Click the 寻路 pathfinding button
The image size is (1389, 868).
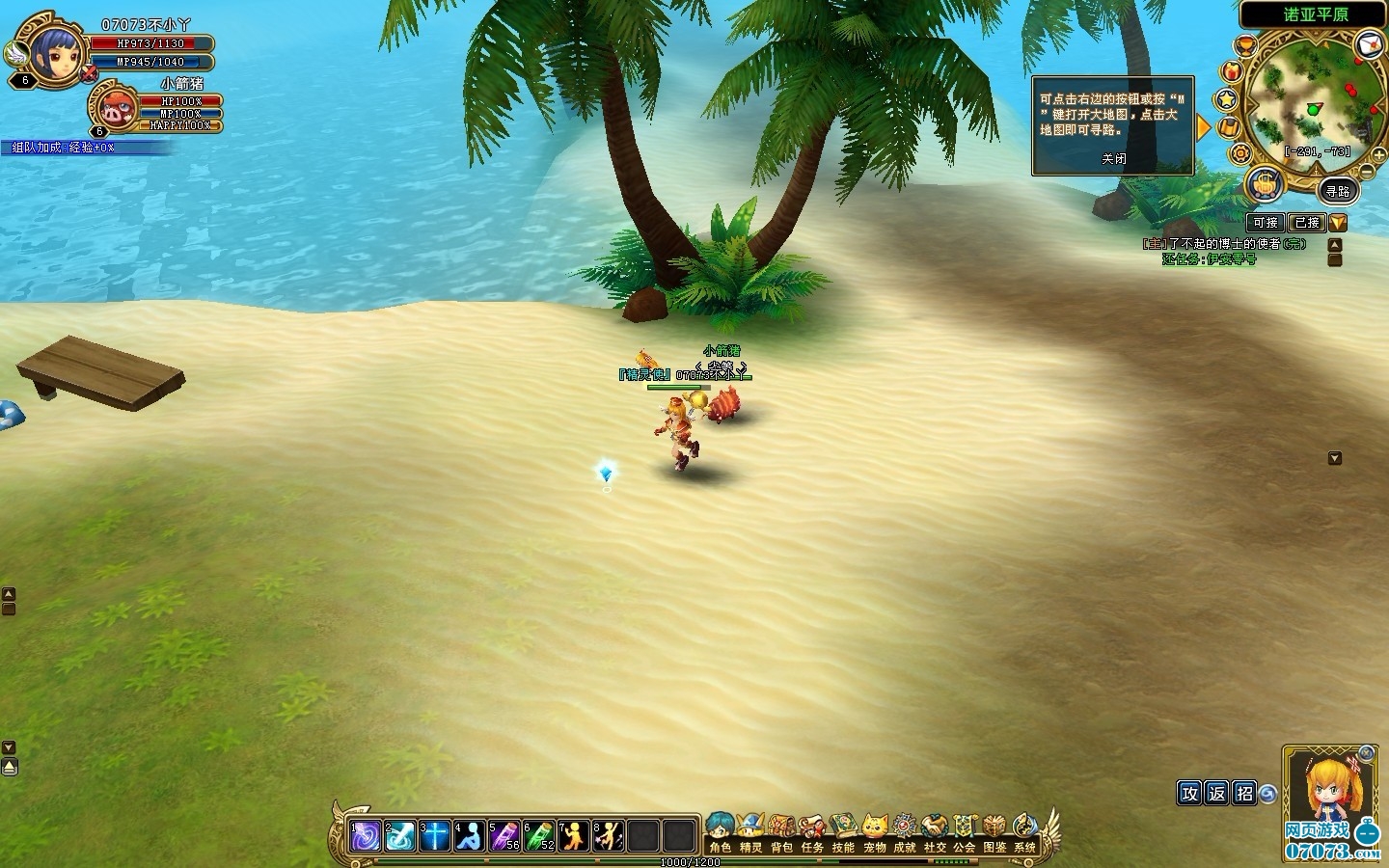tap(1337, 191)
